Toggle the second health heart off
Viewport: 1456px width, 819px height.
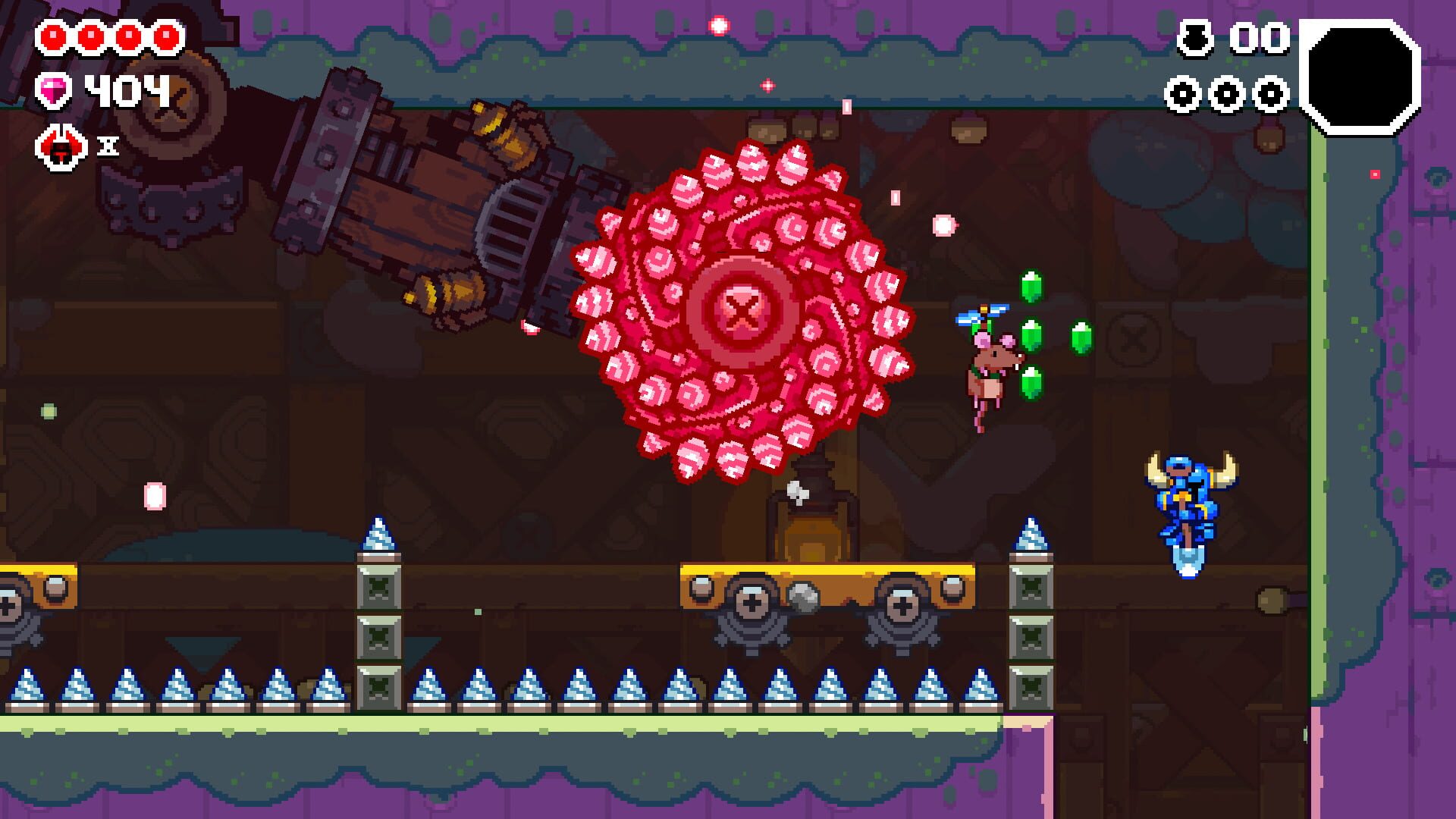point(90,34)
